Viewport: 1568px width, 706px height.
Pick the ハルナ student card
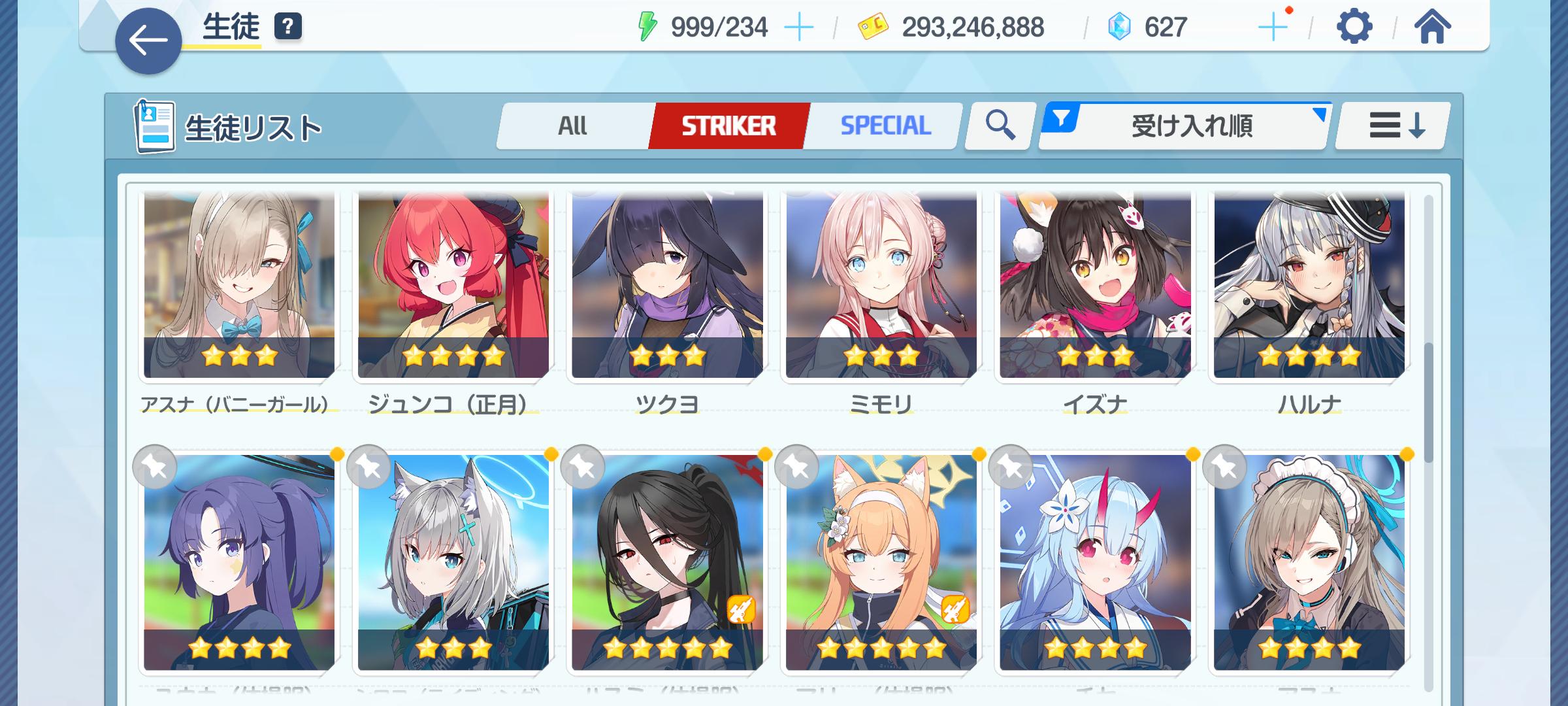click(x=1309, y=288)
